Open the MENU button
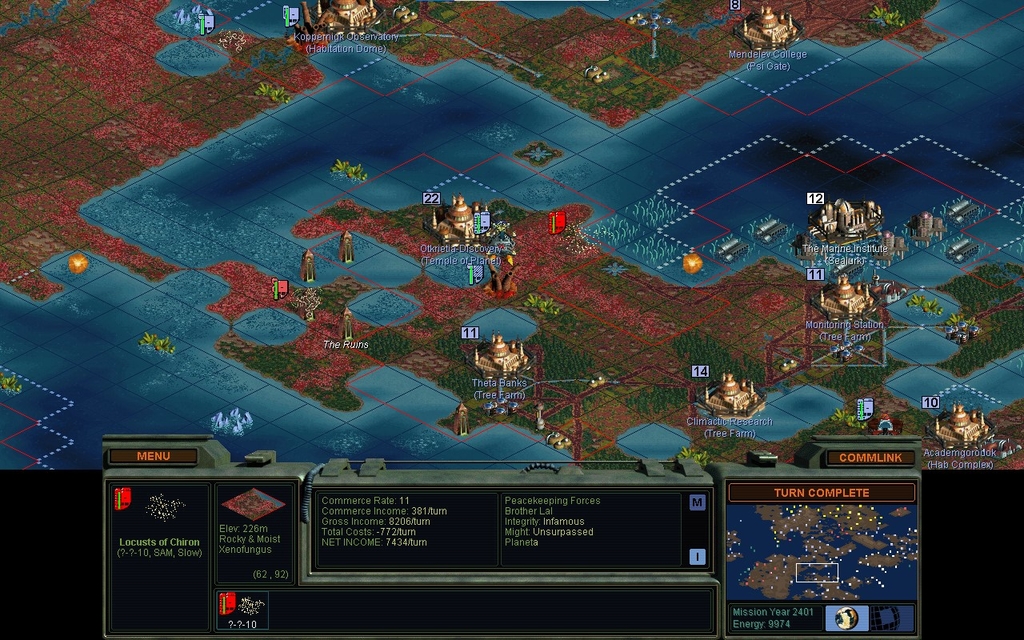Image resolution: width=1024 pixels, height=640 pixels. pyautogui.click(x=153, y=456)
